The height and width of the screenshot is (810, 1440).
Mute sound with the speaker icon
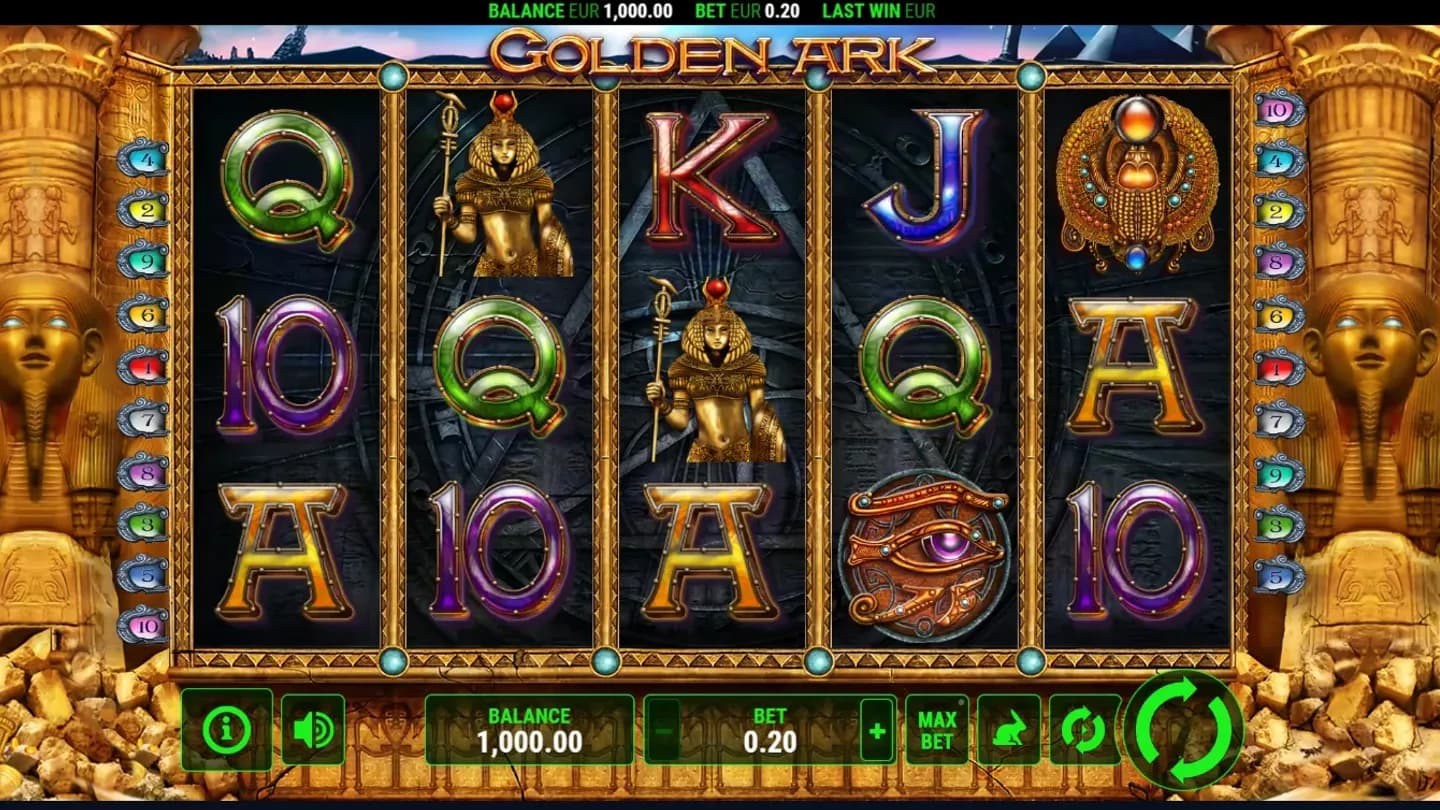point(312,728)
